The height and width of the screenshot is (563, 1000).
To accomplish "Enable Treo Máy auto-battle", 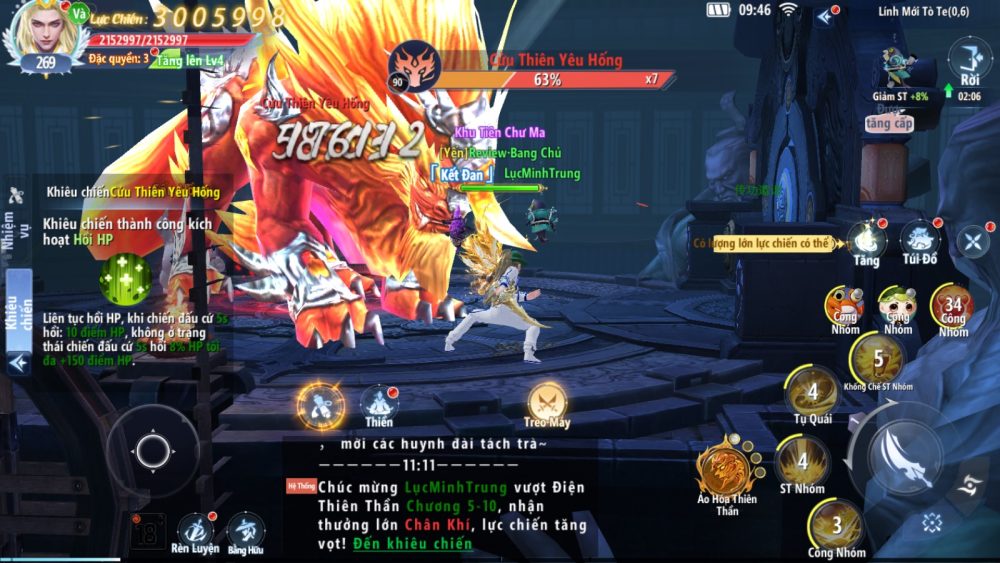I will coord(548,403).
